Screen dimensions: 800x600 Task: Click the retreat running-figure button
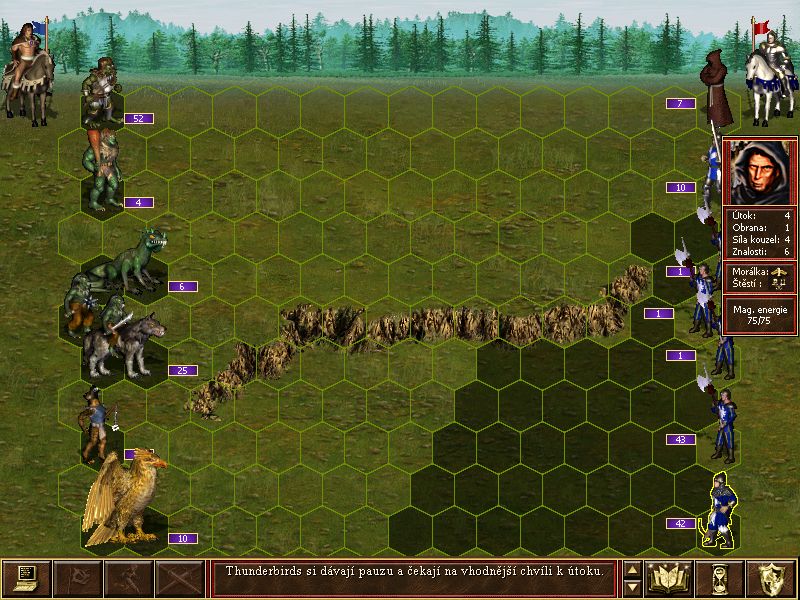(x=128, y=578)
